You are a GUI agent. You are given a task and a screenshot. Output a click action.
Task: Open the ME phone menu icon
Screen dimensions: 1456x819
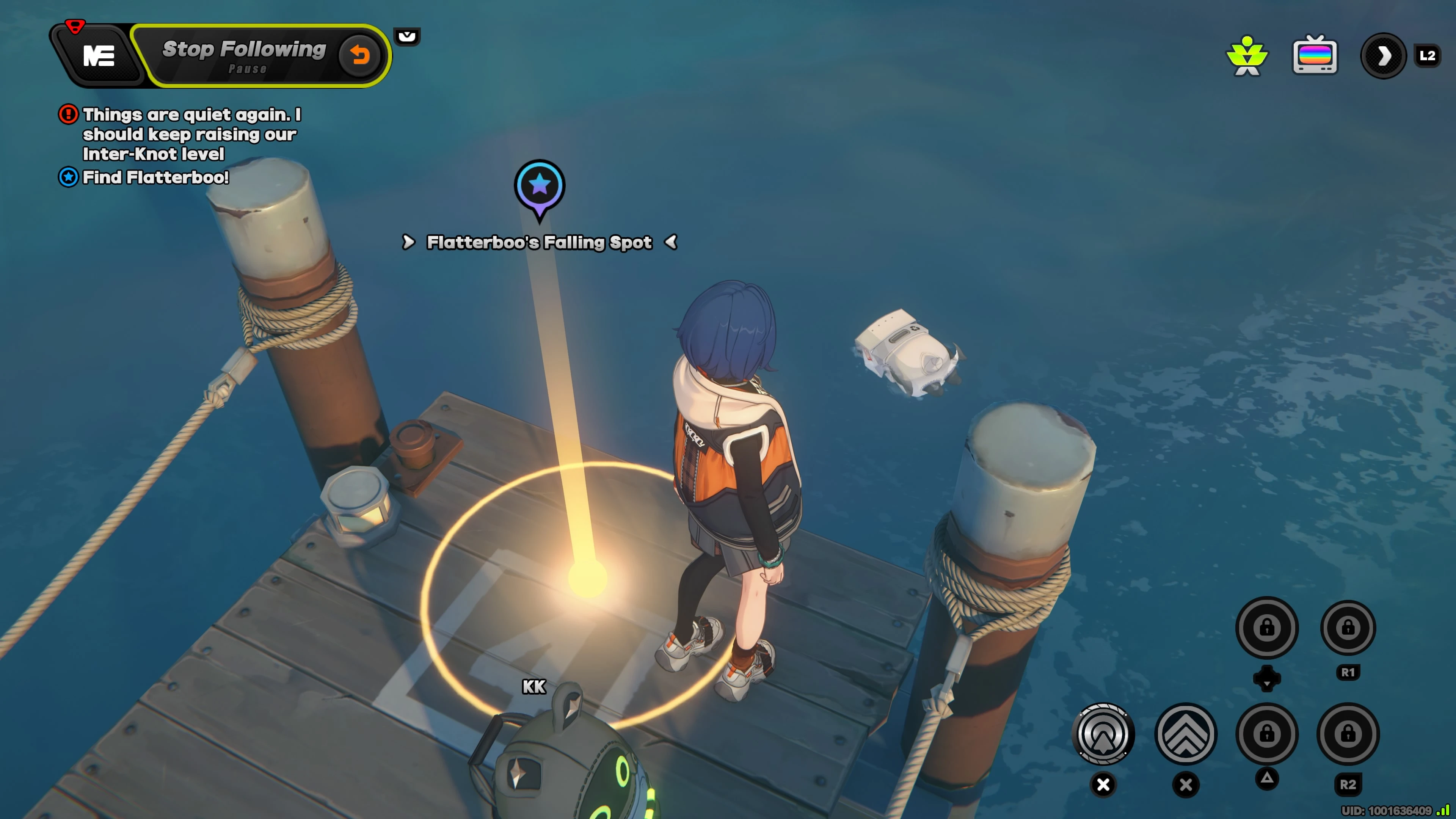[x=99, y=55]
